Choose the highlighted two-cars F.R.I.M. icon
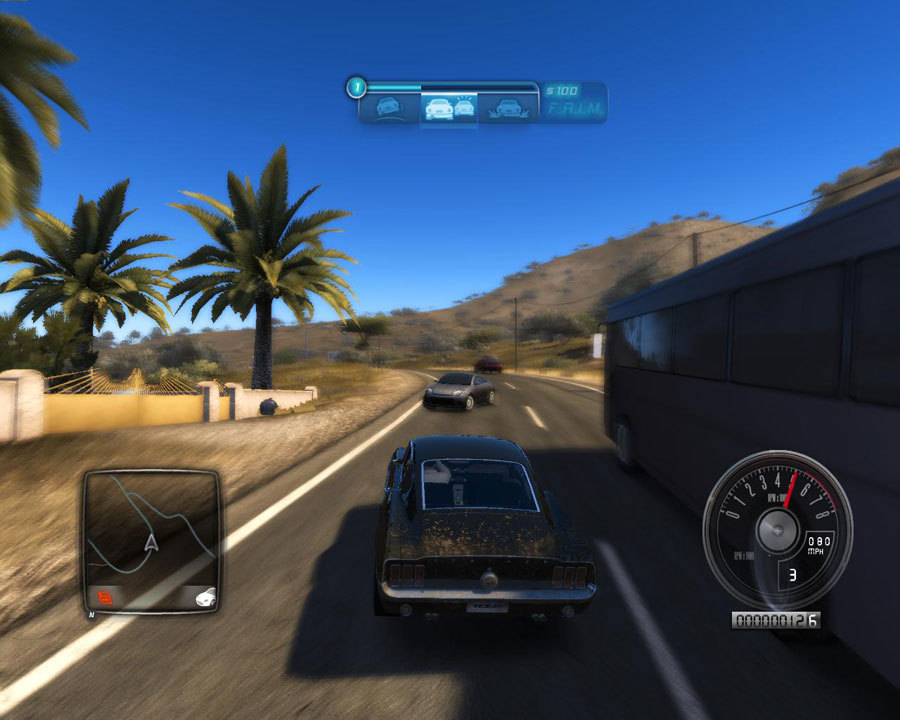 (x=449, y=107)
